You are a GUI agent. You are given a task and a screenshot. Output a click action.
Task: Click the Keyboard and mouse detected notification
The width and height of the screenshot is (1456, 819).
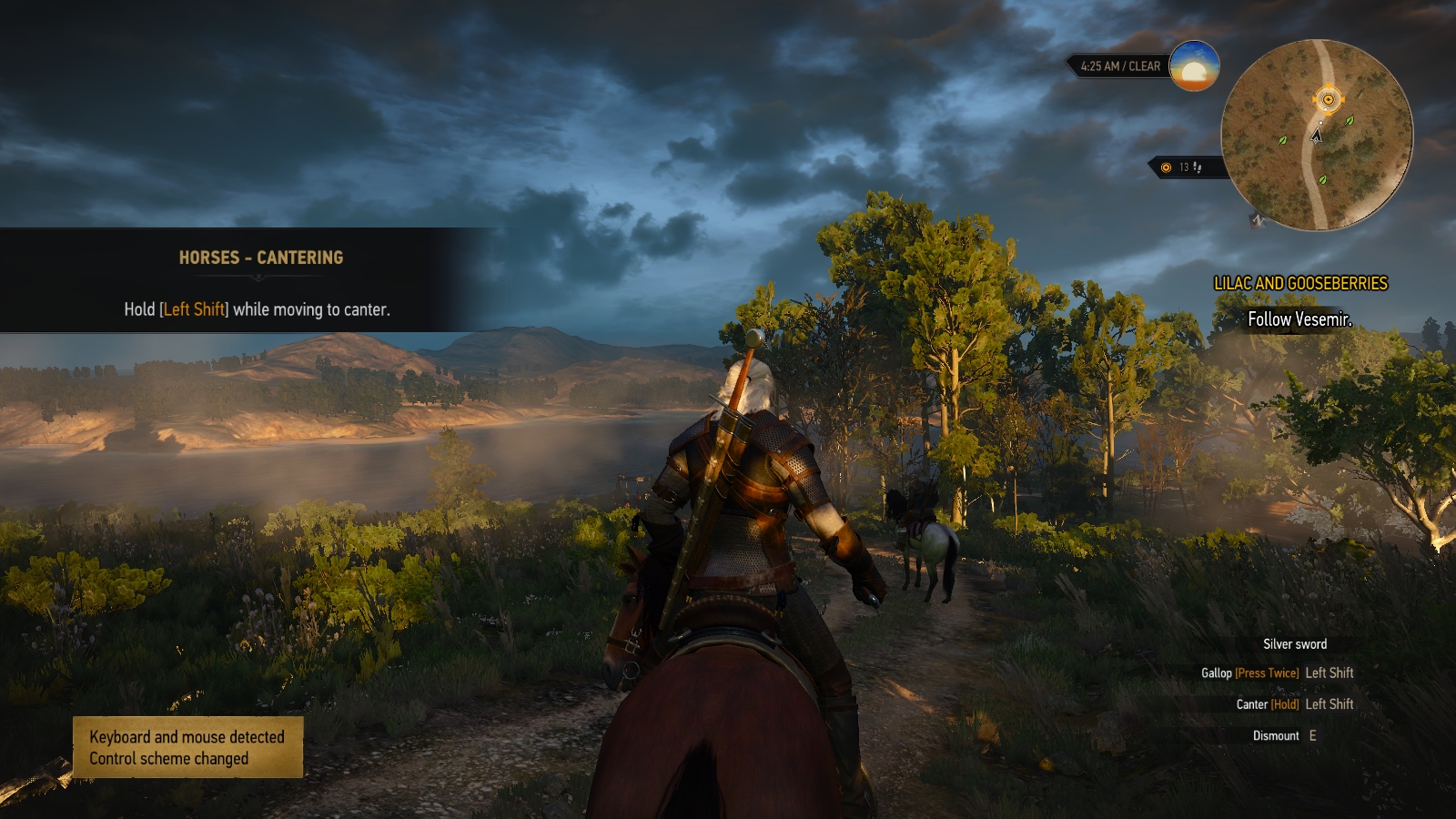[x=187, y=747]
